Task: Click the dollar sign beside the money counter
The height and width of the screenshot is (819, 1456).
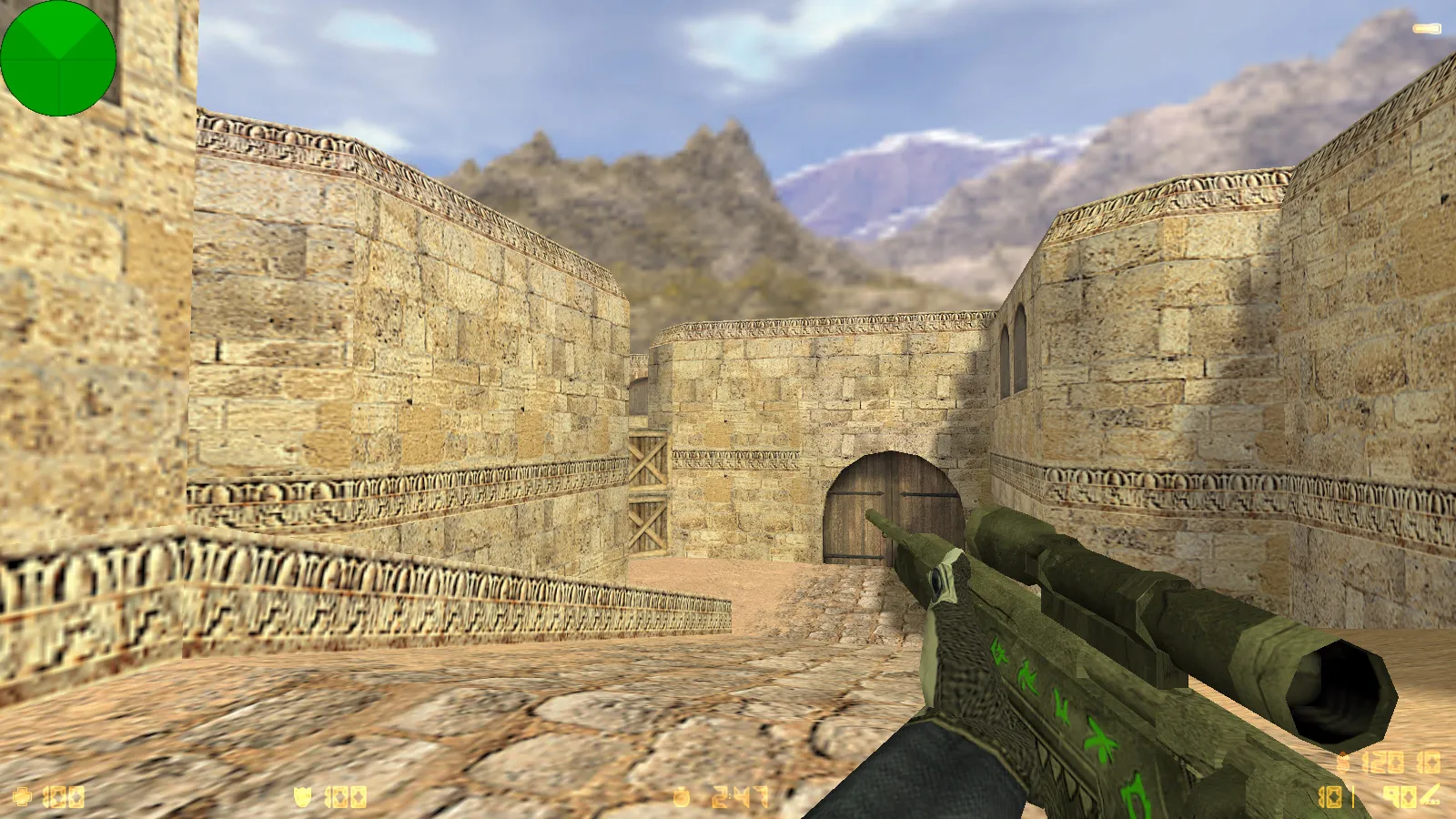Action: click(x=1342, y=763)
